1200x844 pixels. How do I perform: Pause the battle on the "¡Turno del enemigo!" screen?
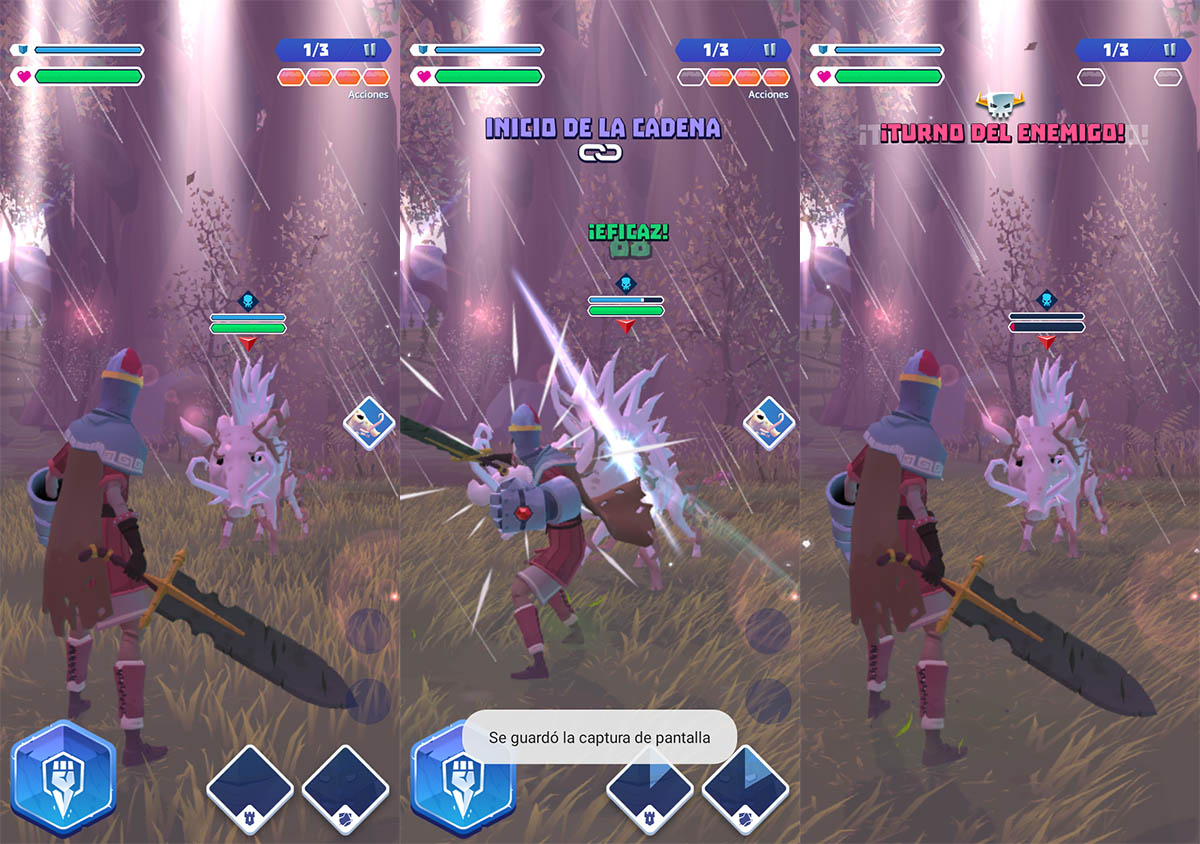coord(1169,50)
